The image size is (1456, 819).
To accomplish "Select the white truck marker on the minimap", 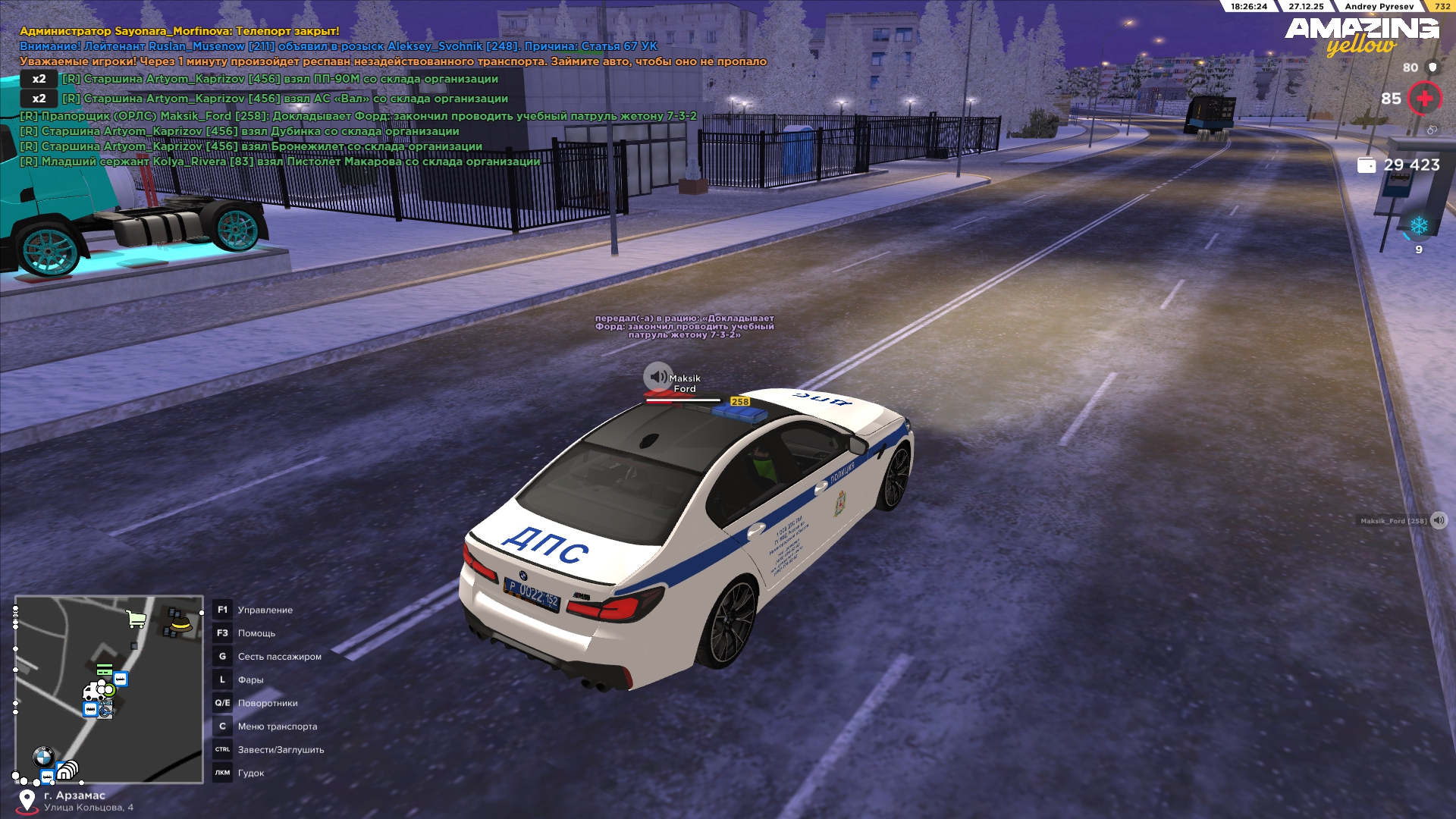I will click(x=93, y=692).
